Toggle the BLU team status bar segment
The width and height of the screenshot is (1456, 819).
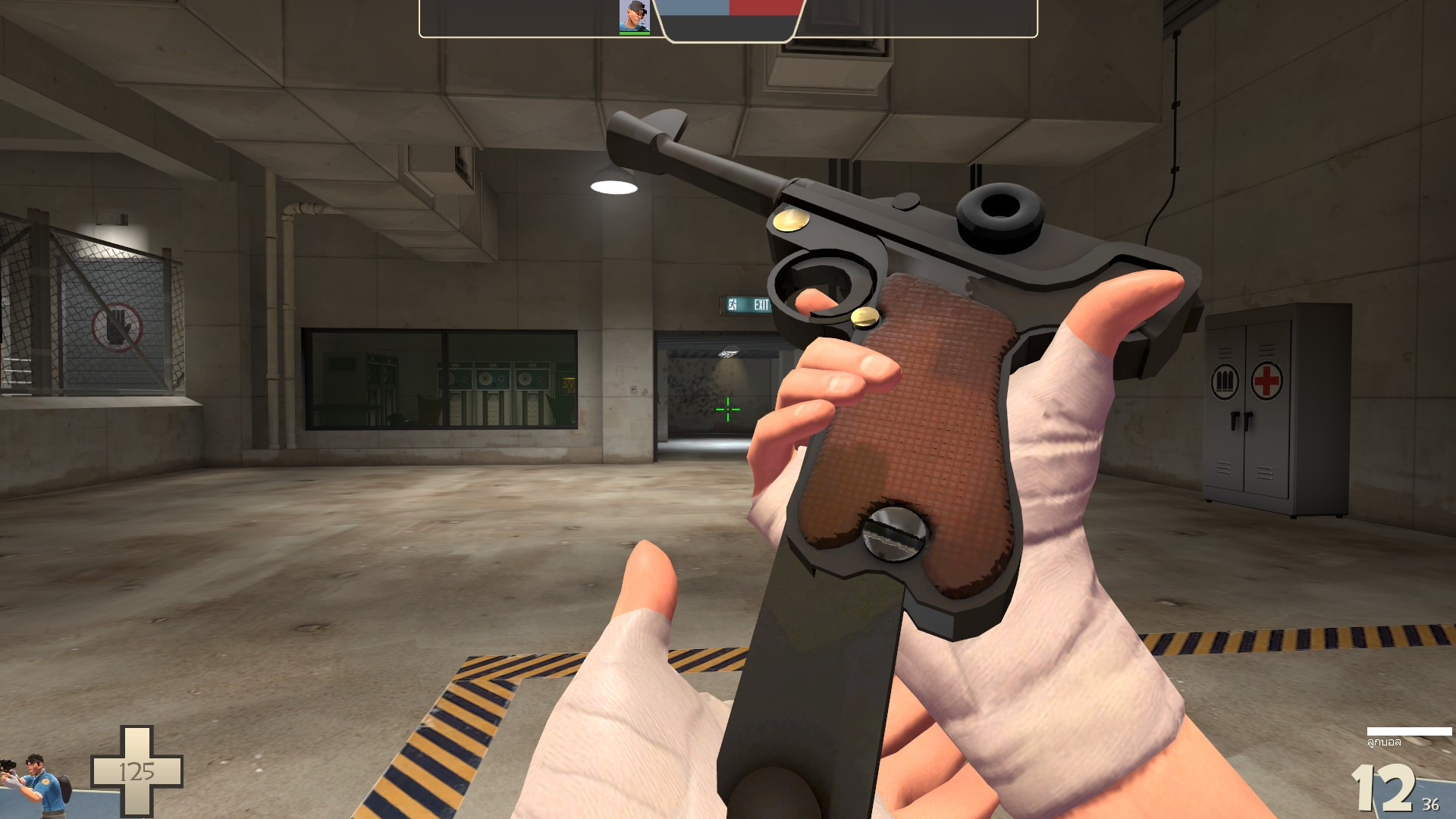[x=692, y=11]
